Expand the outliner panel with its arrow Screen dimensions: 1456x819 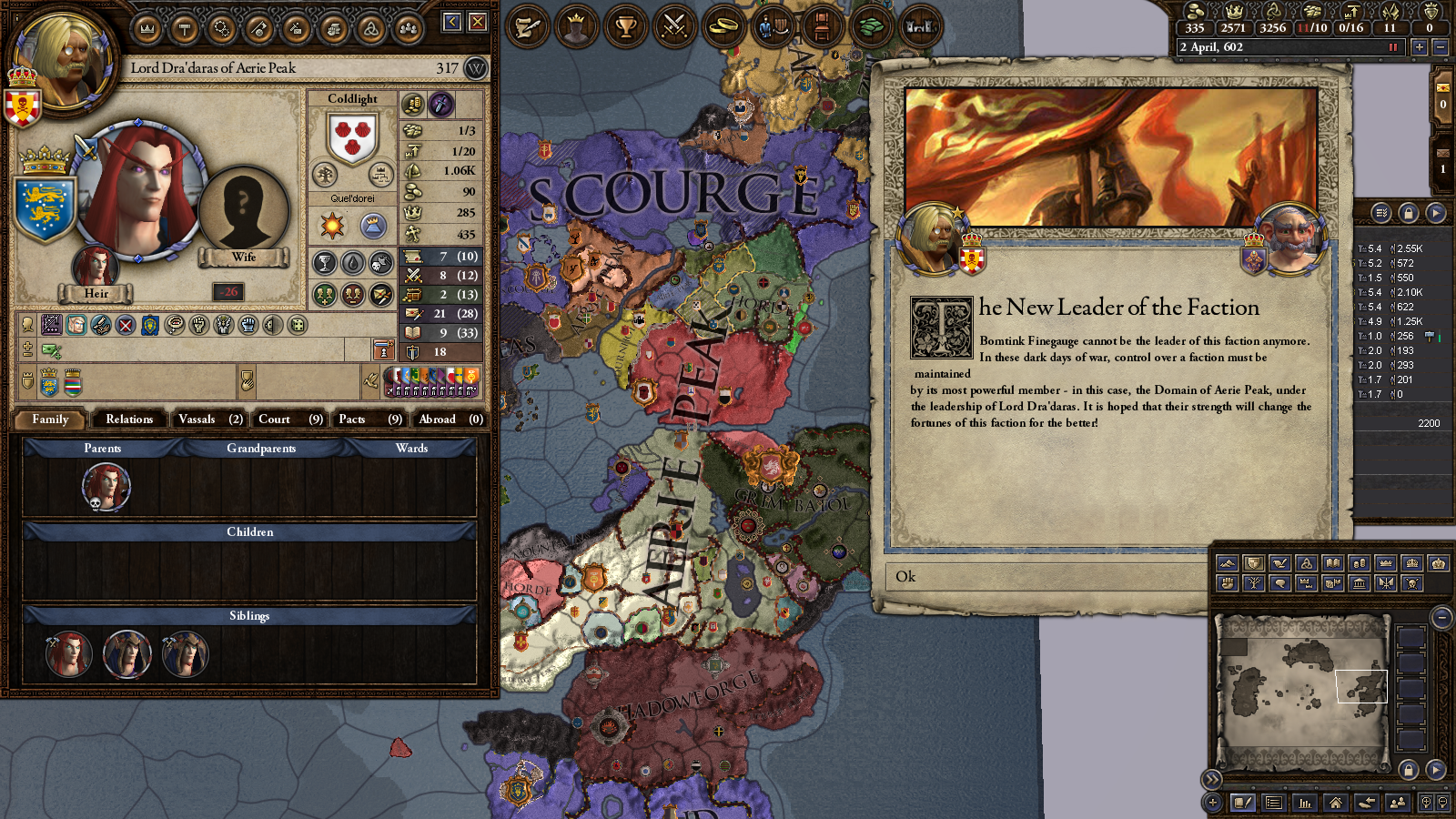point(1435,212)
